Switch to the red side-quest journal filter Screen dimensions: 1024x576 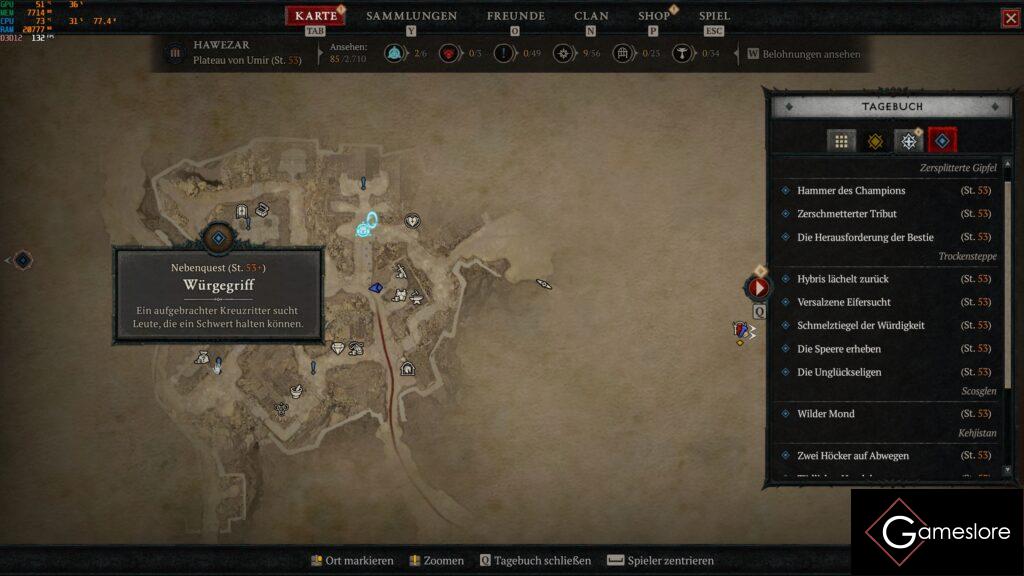(942, 141)
